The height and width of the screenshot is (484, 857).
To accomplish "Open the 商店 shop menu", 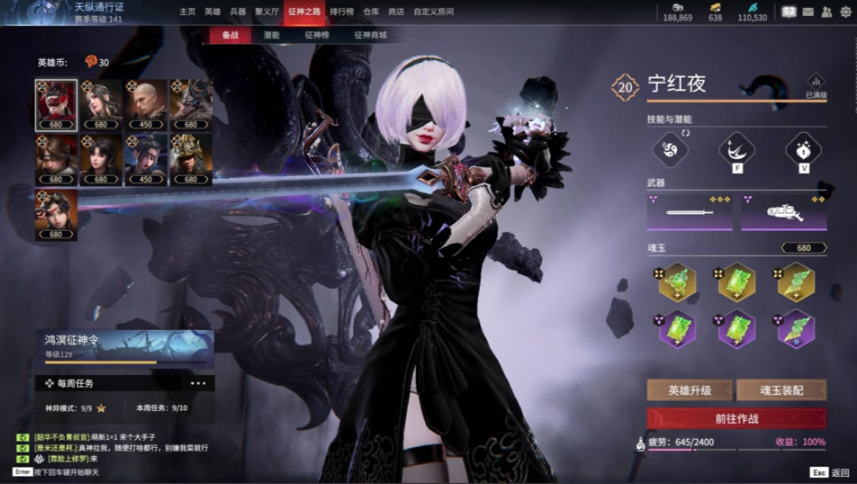I will click(x=396, y=12).
